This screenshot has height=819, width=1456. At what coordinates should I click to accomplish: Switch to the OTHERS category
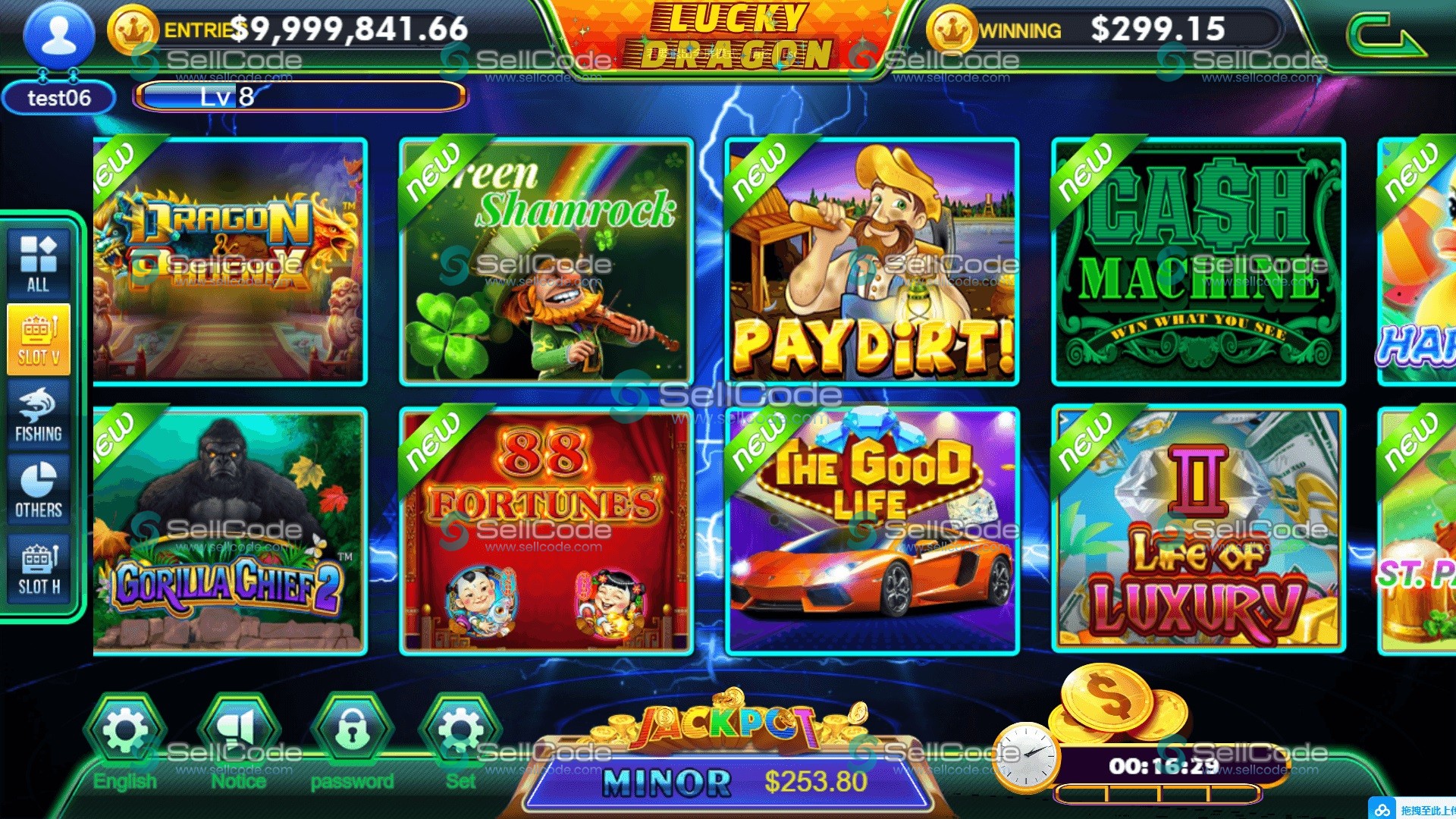(39, 491)
